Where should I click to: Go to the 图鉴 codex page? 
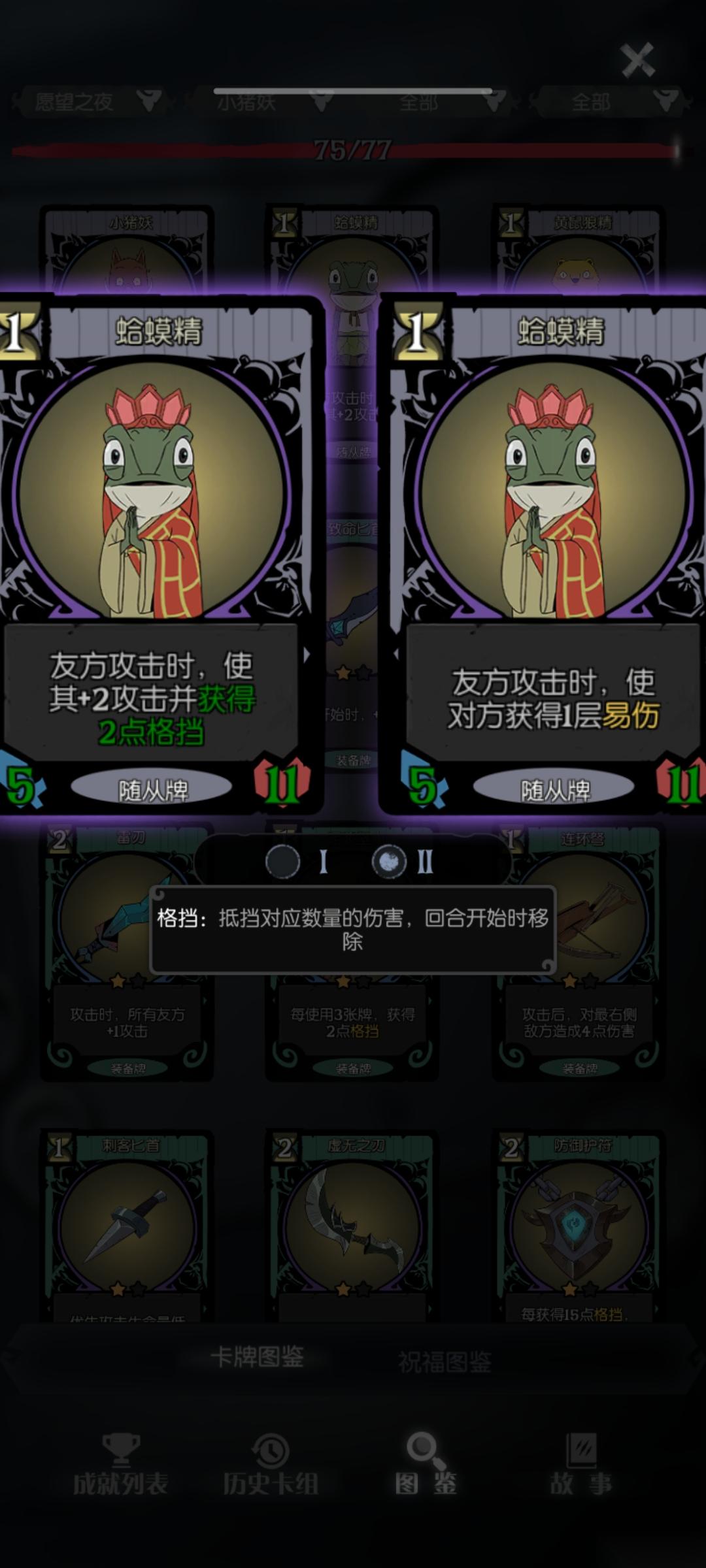(426, 1467)
